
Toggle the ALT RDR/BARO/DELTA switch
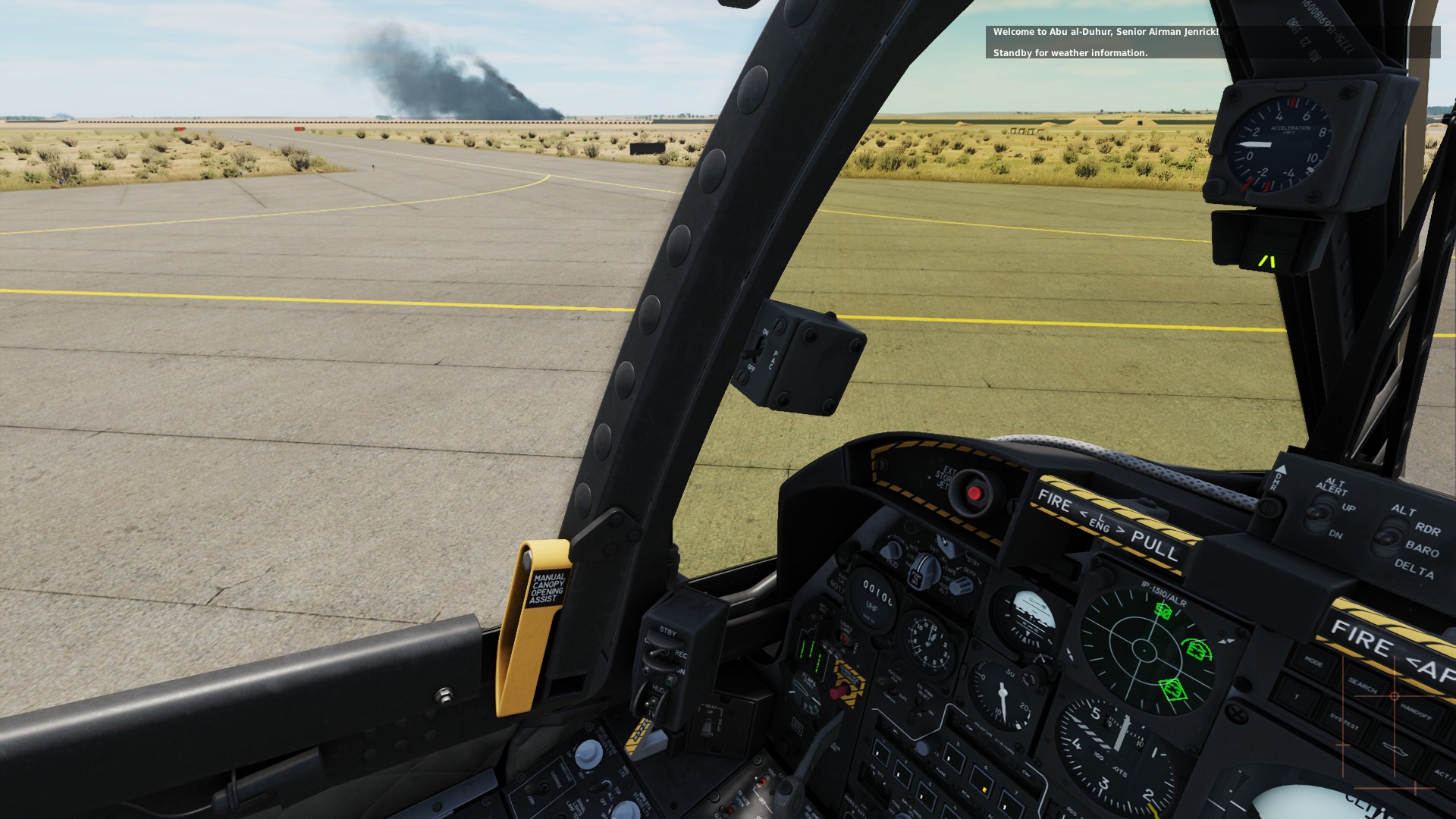coord(1387,538)
